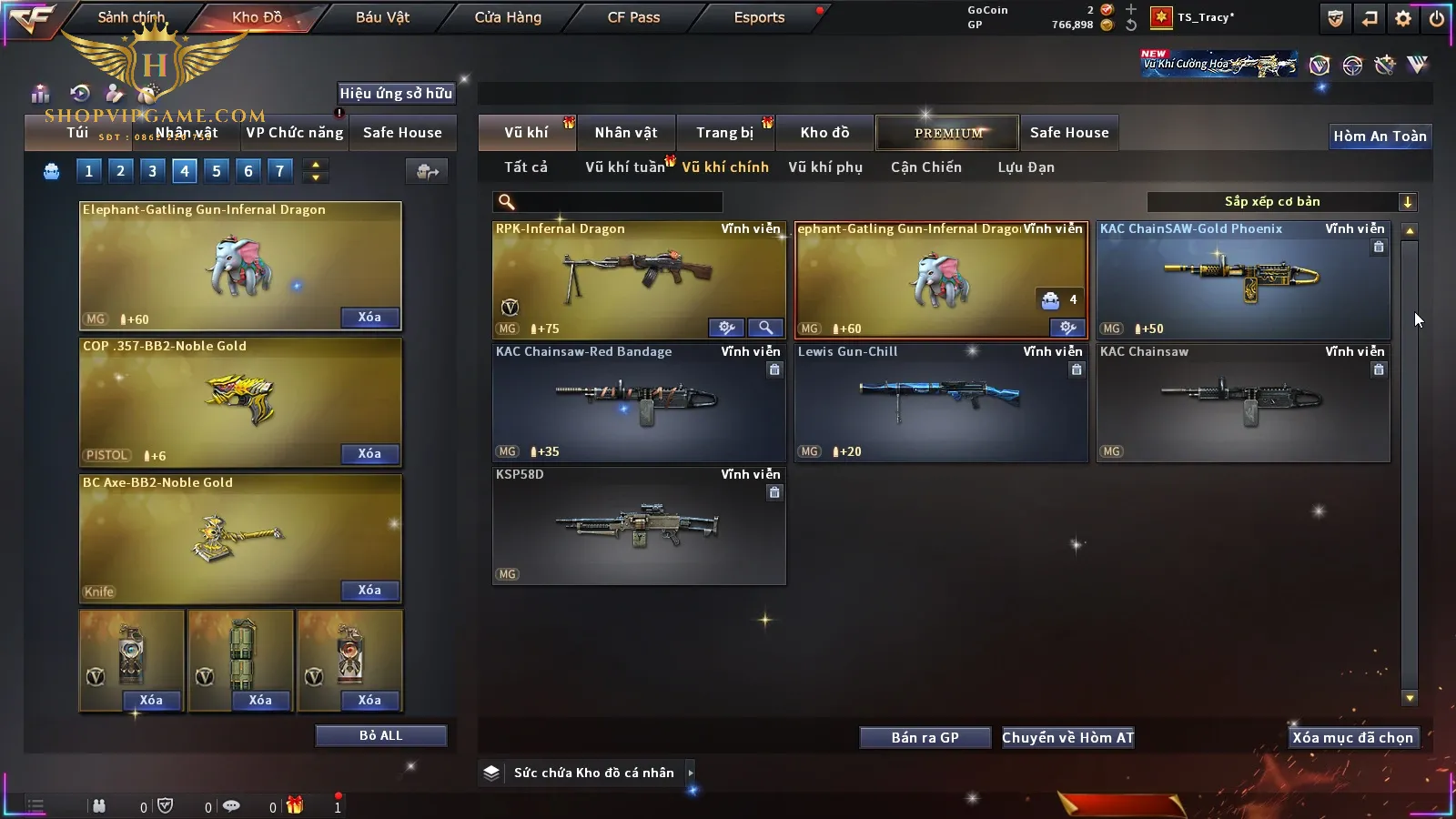Sell item with Bán ra GP

point(925,738)
